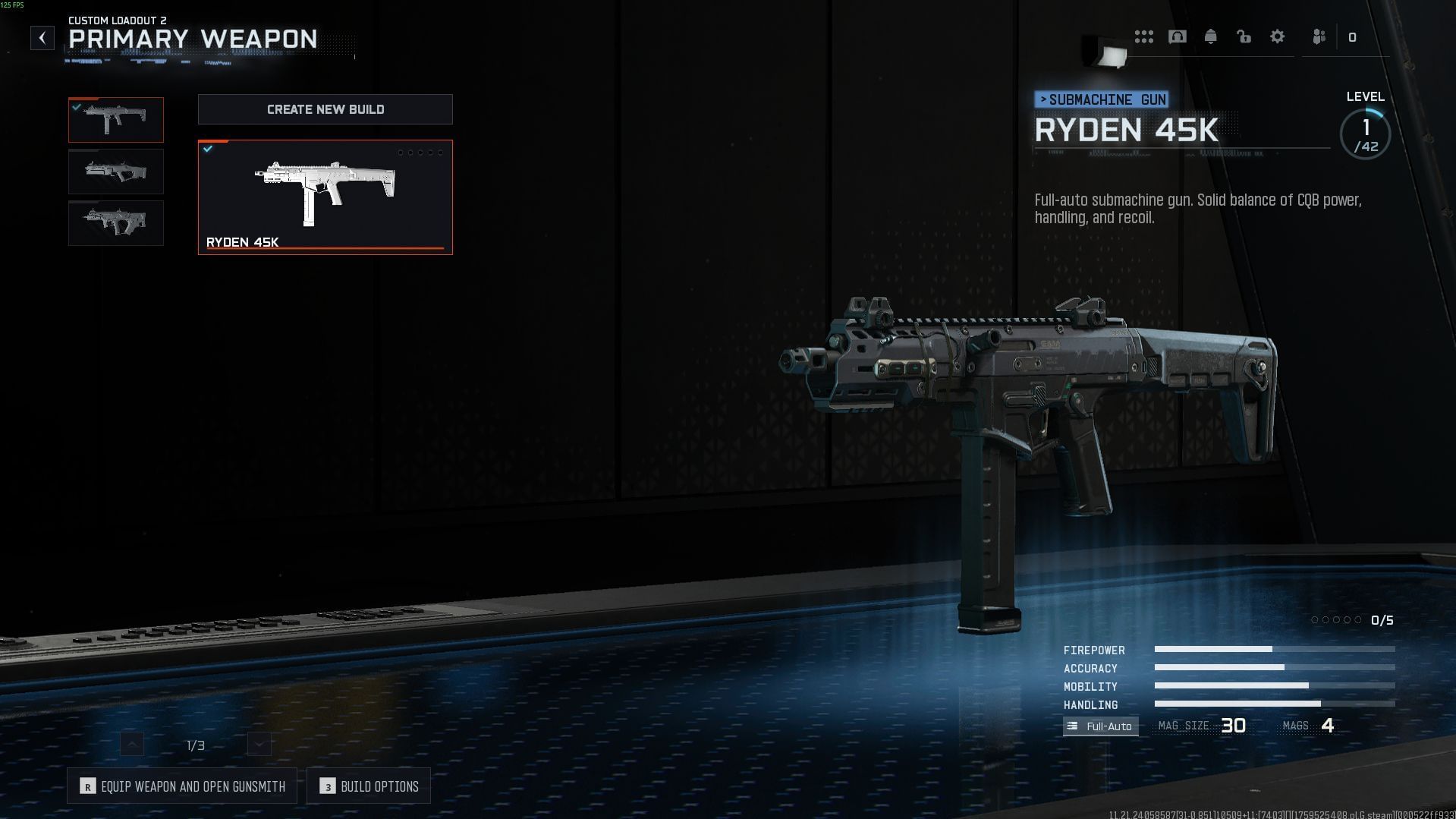Show notifications via the bell icon

pos(1211,36)
